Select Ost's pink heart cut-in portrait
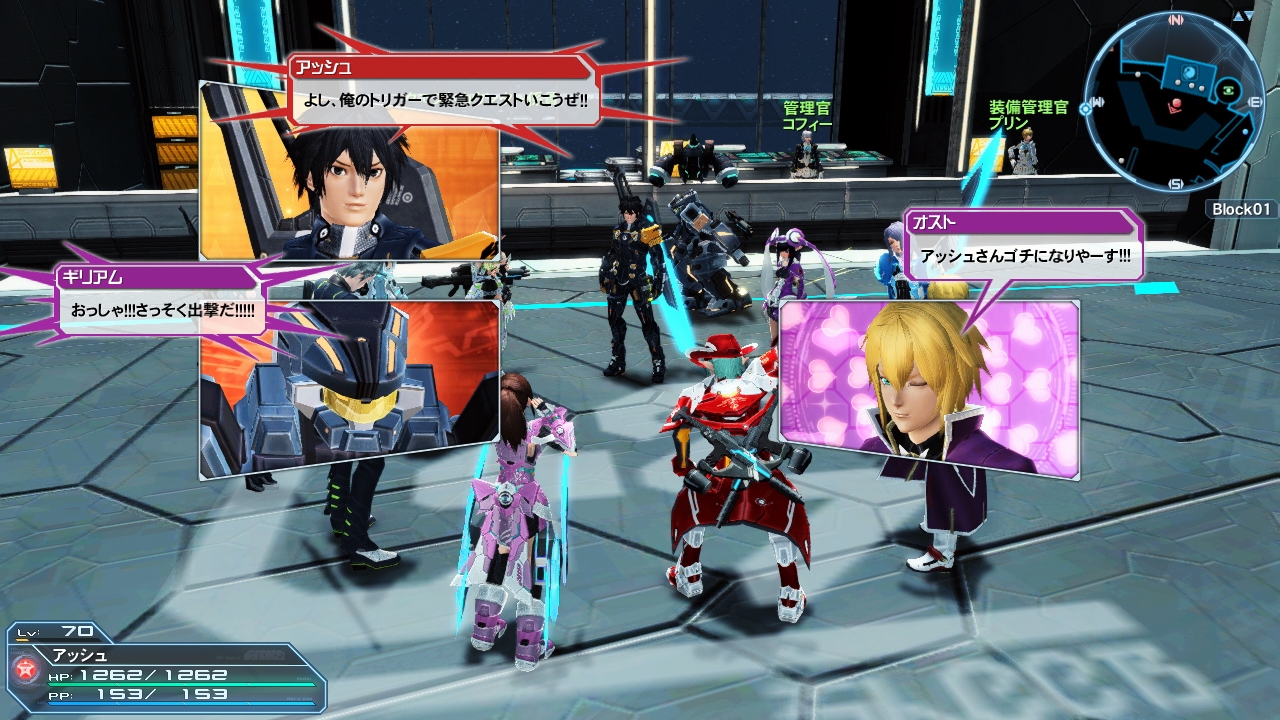Image resolution: width=1280 pixels, height=720 pixels. tap(929, 385)
